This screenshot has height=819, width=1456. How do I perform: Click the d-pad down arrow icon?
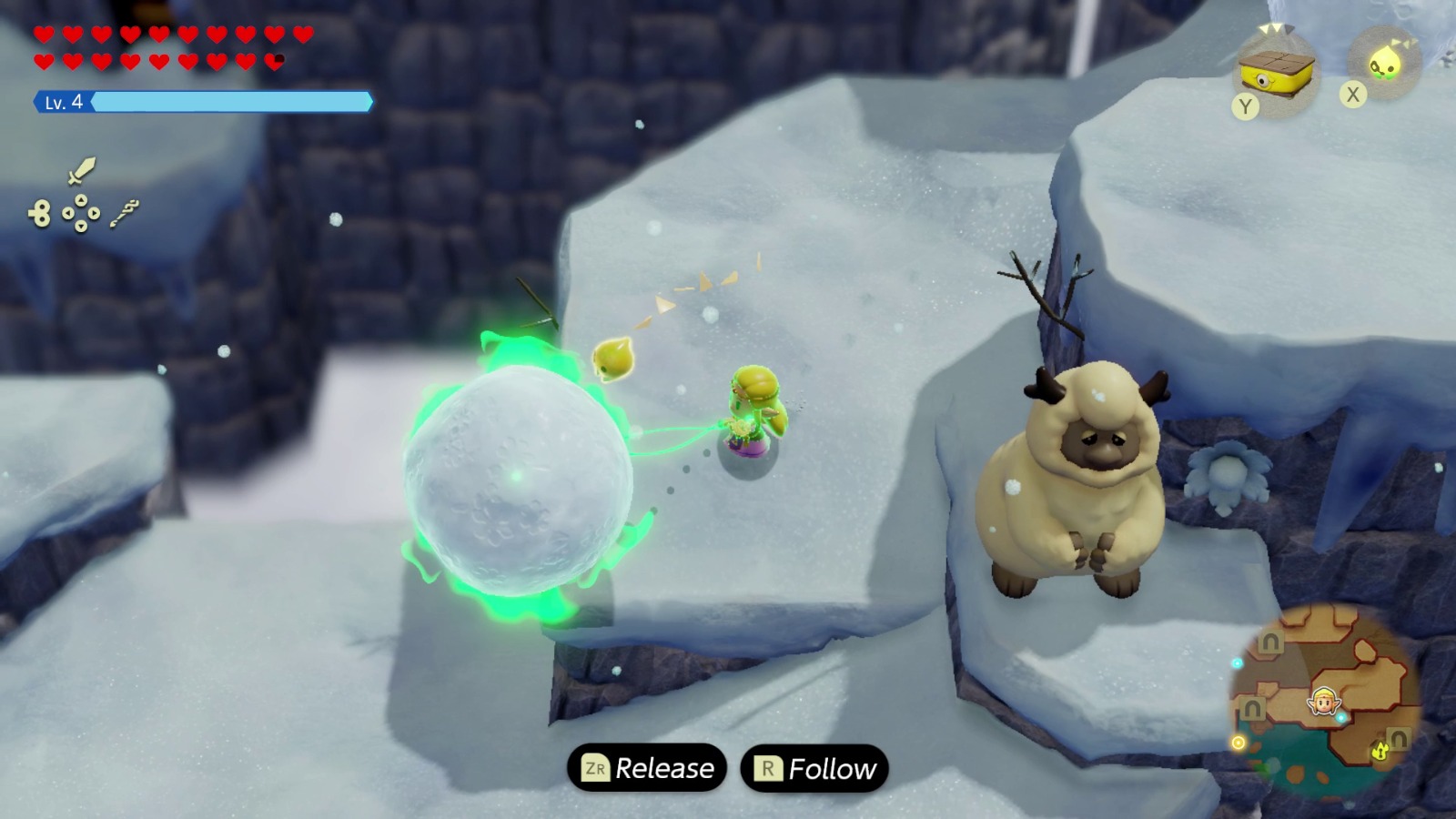click(x=81, y=227)
